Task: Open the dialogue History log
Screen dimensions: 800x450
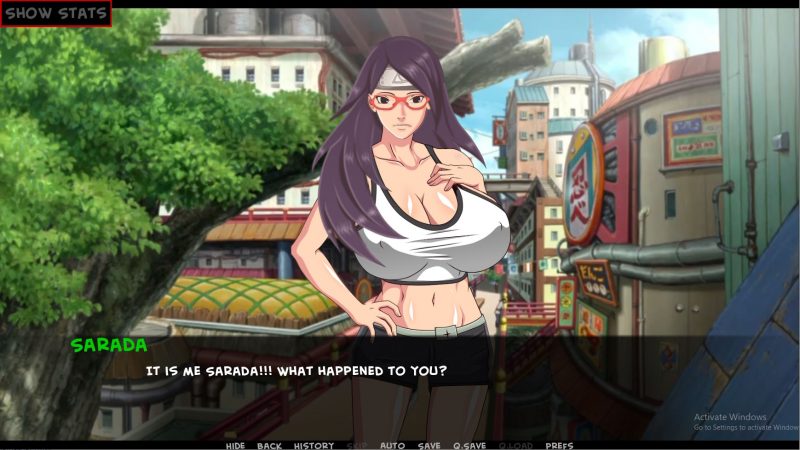Action: pyautogui.click(x=314, y=445)
